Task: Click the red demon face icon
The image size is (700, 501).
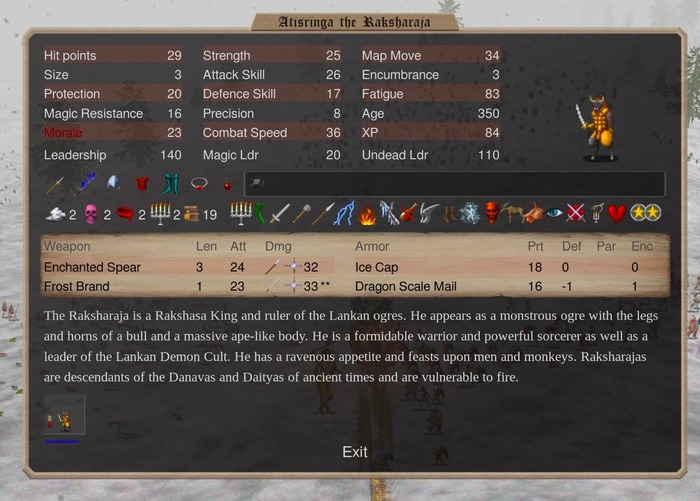Action: pos(492,213)
